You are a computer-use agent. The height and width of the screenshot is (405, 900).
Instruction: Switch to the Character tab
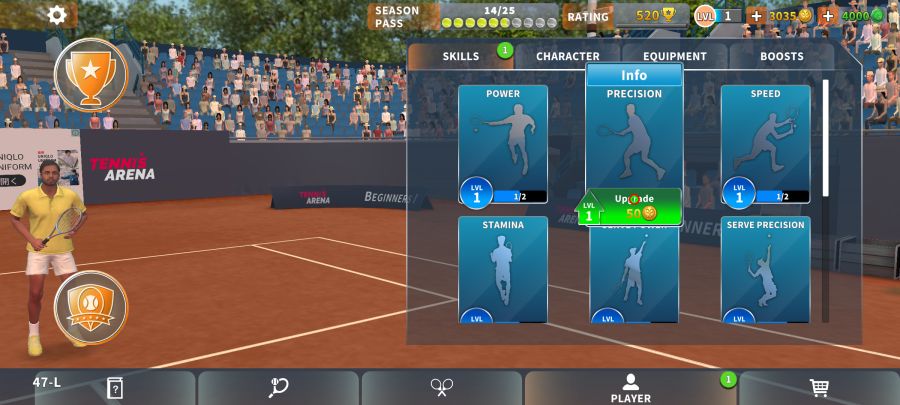[x=568, y=57]
